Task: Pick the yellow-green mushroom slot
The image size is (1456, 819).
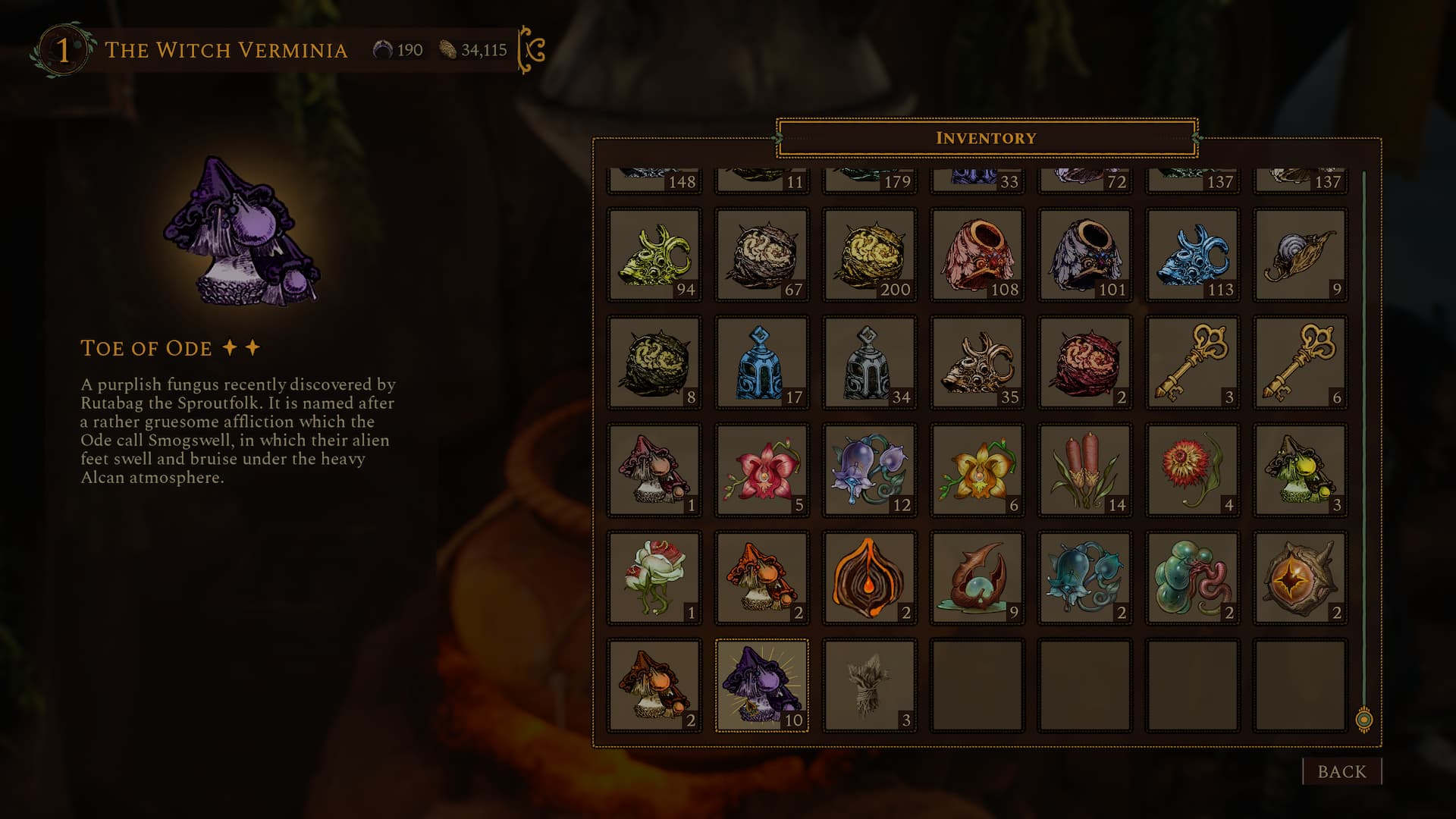Action: click(x=1300, y=470)
